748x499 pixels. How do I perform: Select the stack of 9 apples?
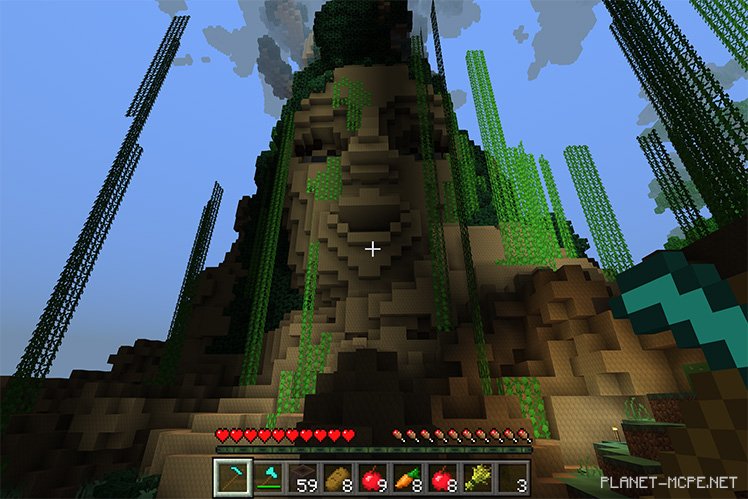click(x=373, y=478)
